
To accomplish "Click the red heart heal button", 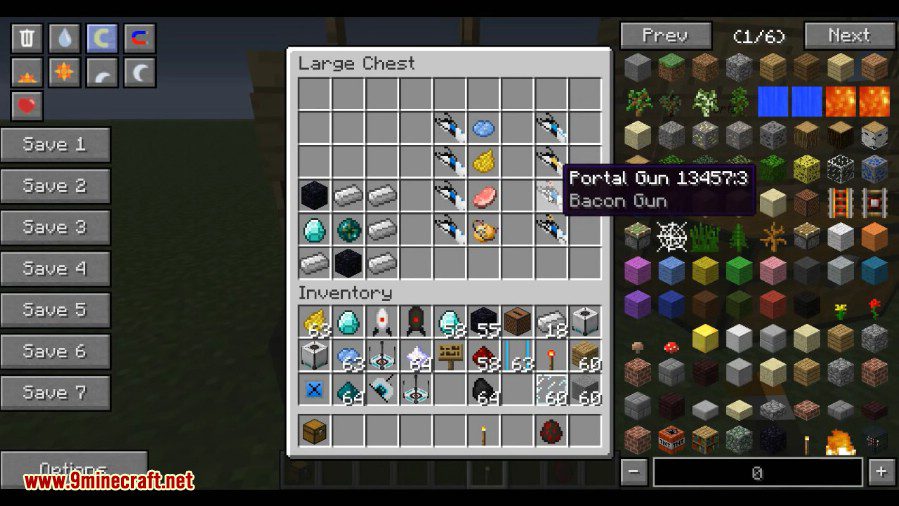I will 26,105.
